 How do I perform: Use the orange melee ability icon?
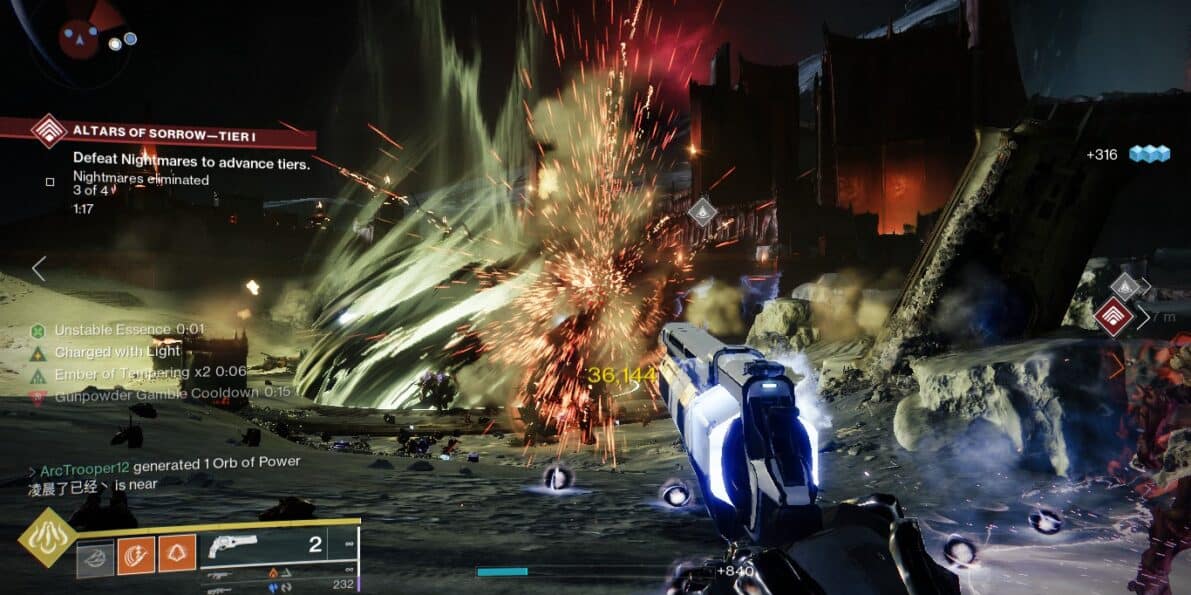click(x=136, y=554)
